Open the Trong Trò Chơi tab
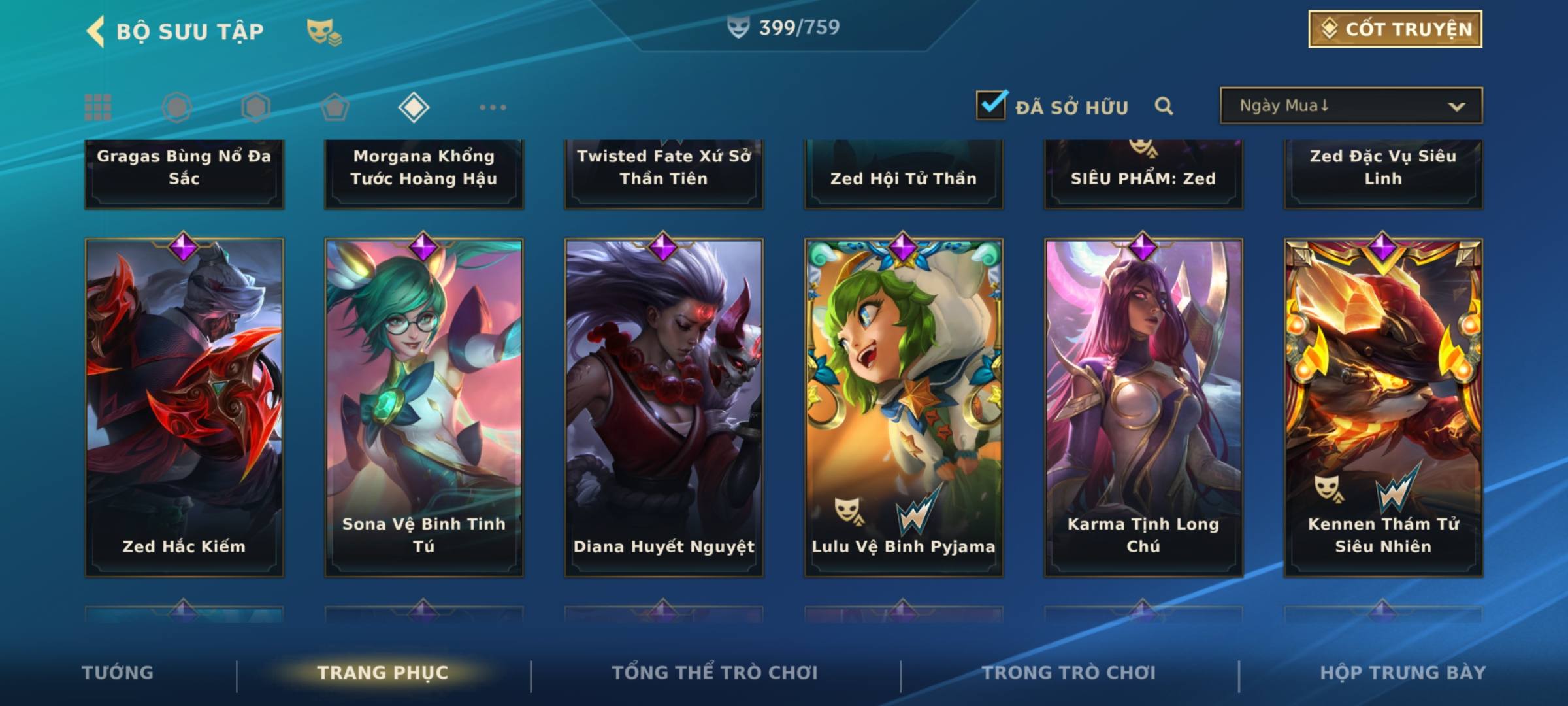This screenshot has width=1568, height=706. (1069, 673)
